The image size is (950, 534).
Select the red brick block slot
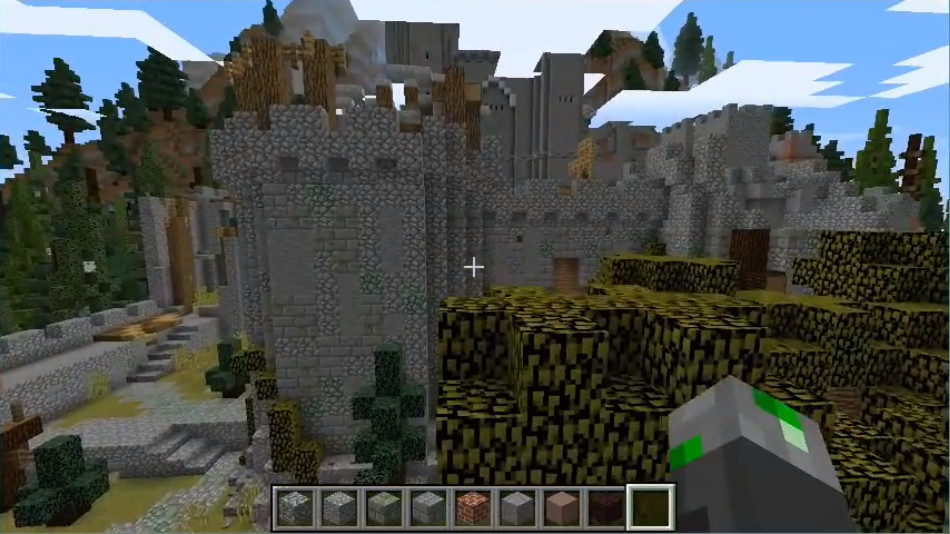(473, 508)
